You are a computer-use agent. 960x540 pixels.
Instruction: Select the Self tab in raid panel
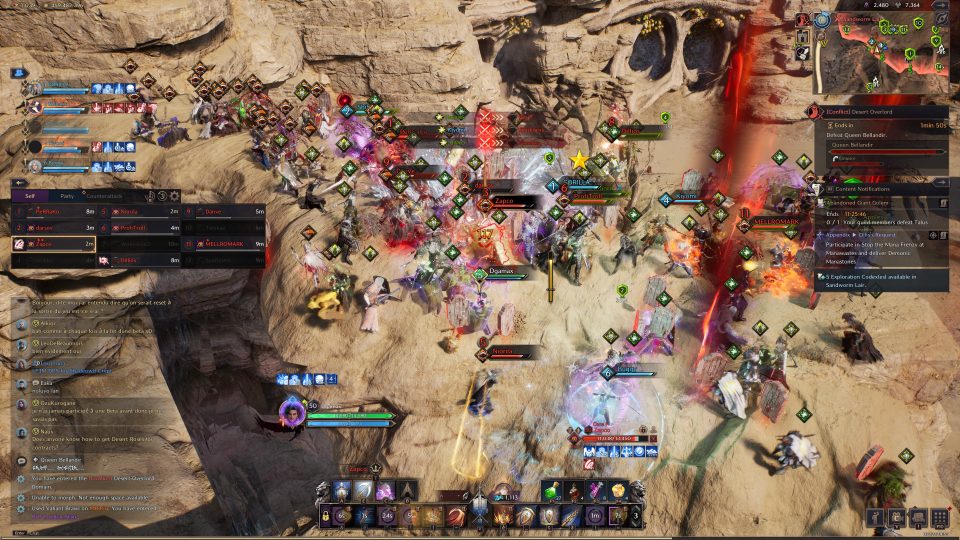(x=30, y=196)
